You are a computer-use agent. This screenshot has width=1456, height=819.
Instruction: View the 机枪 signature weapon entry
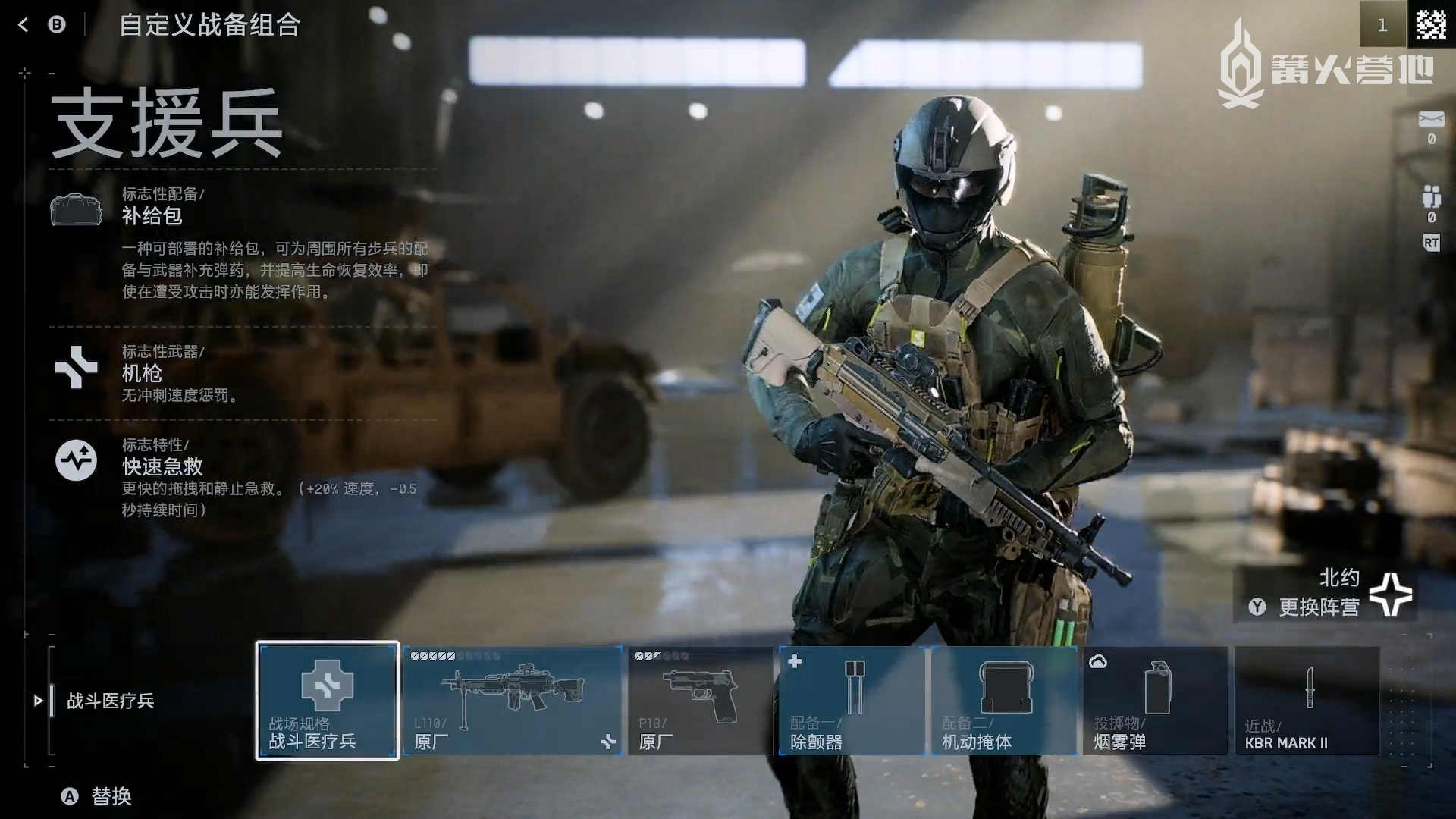(142, 372)
